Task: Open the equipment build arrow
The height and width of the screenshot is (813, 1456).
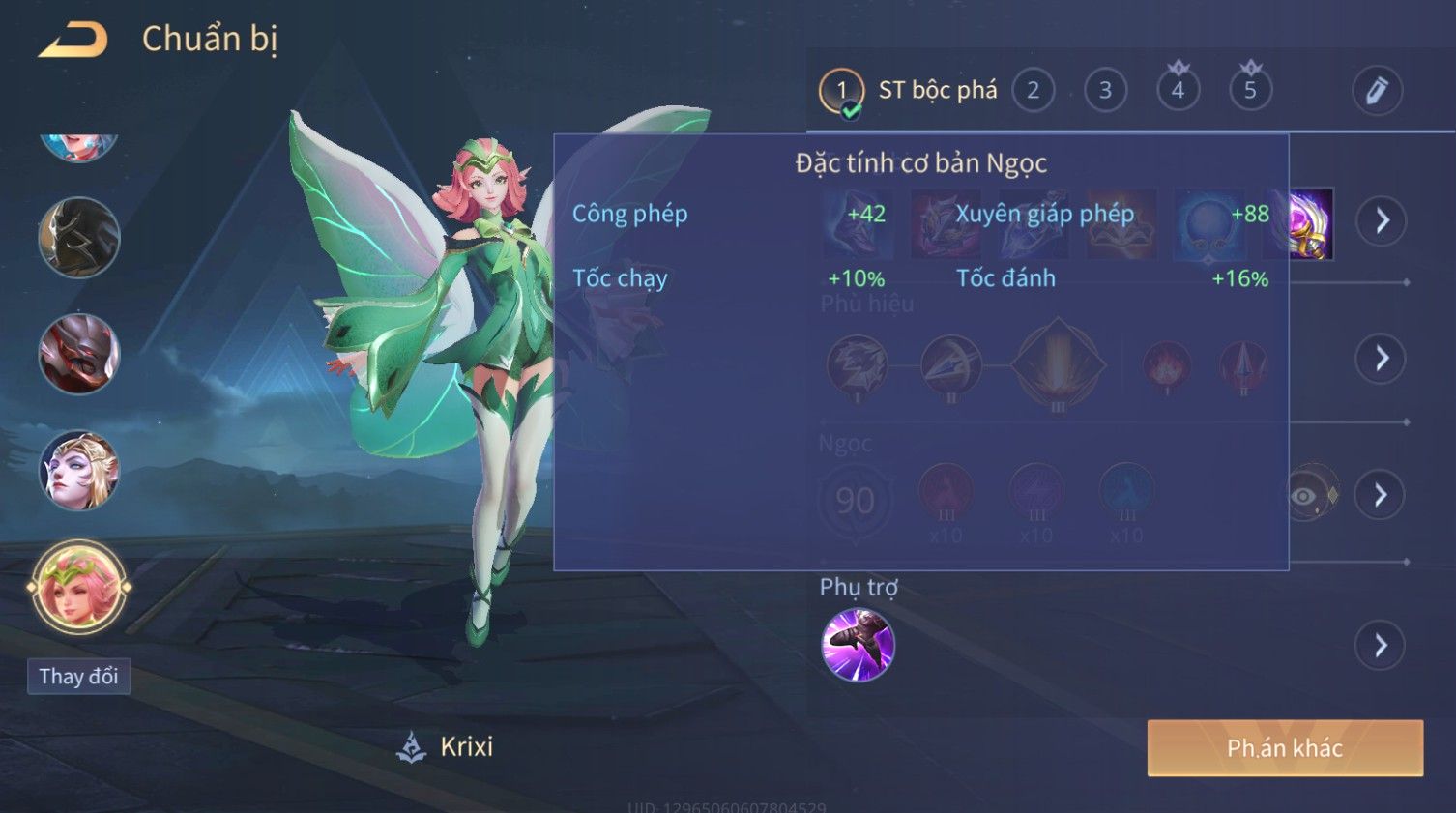Action: [1382, 220]
